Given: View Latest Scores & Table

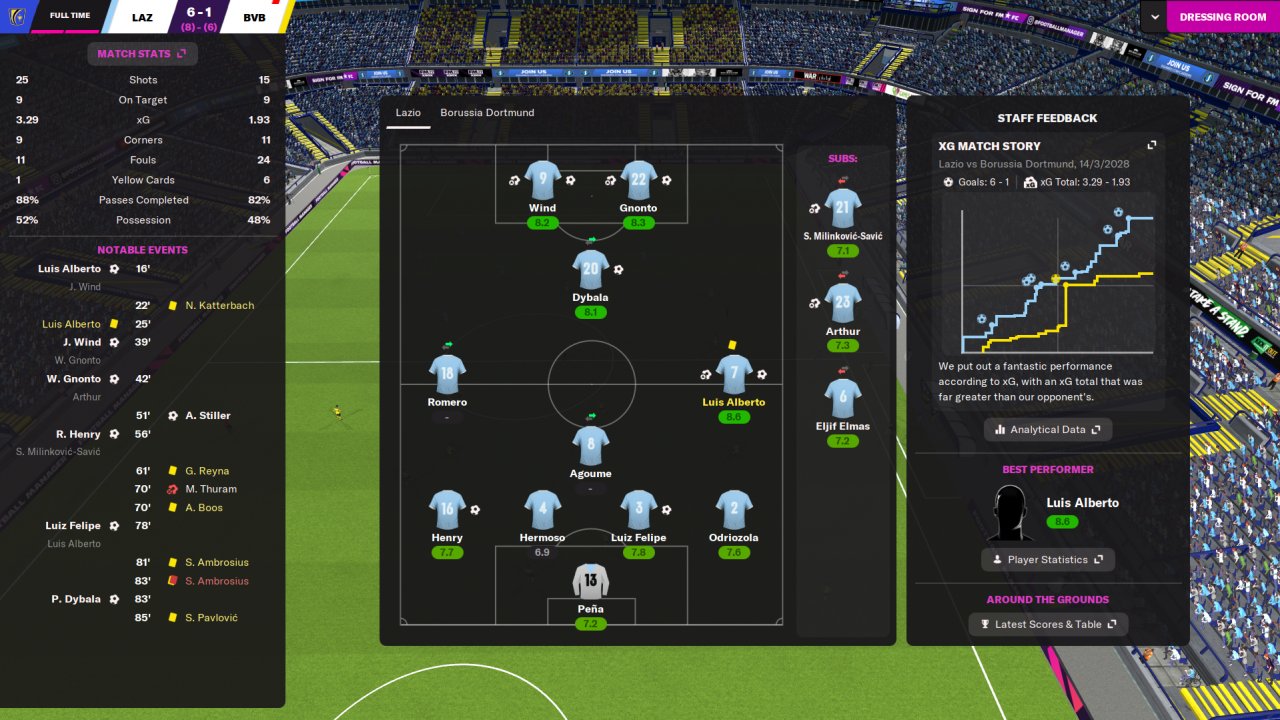Looking at the screenshot, I should click(x=1047, y=625).
